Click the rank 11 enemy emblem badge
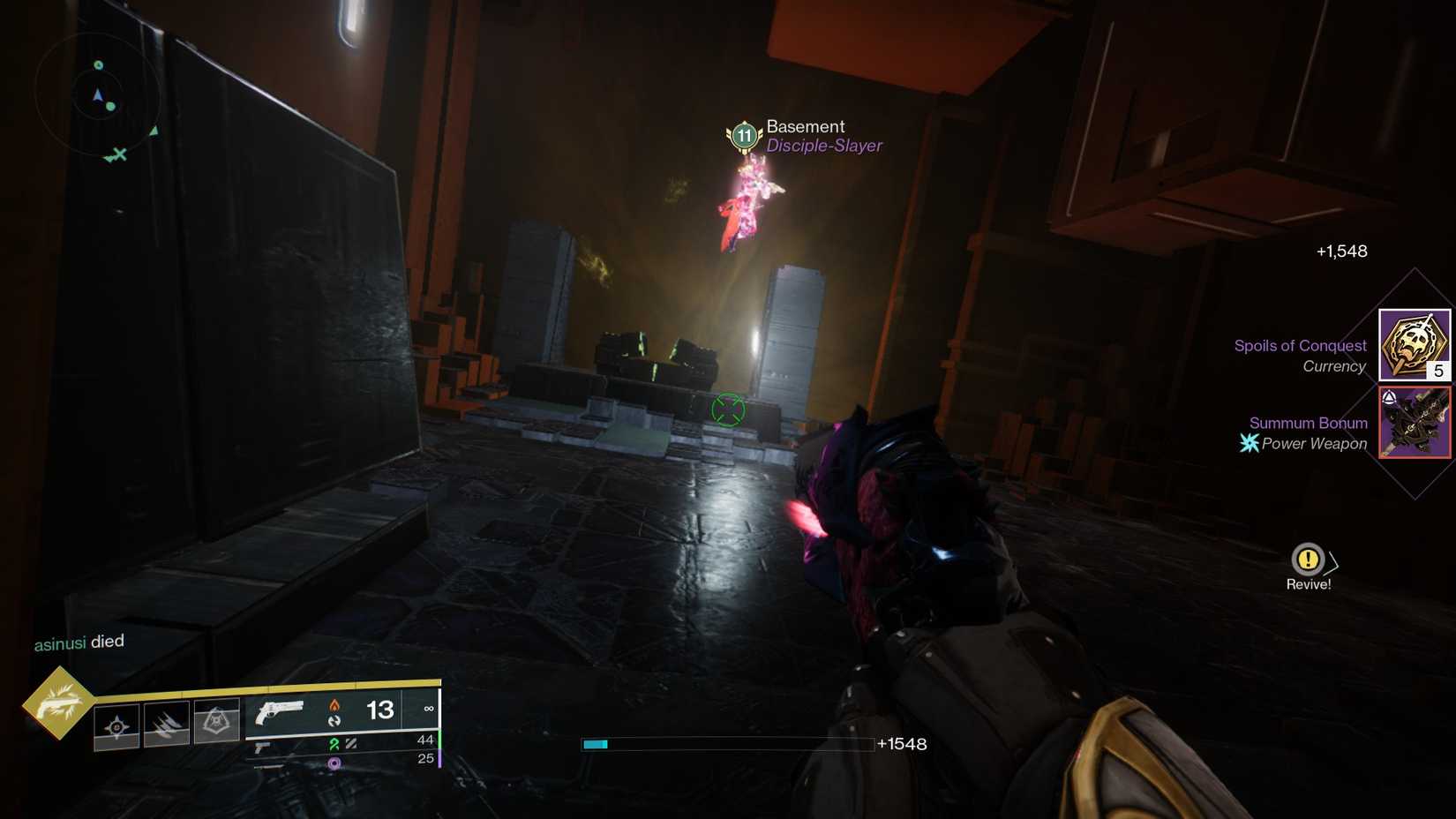 (742, 135)
